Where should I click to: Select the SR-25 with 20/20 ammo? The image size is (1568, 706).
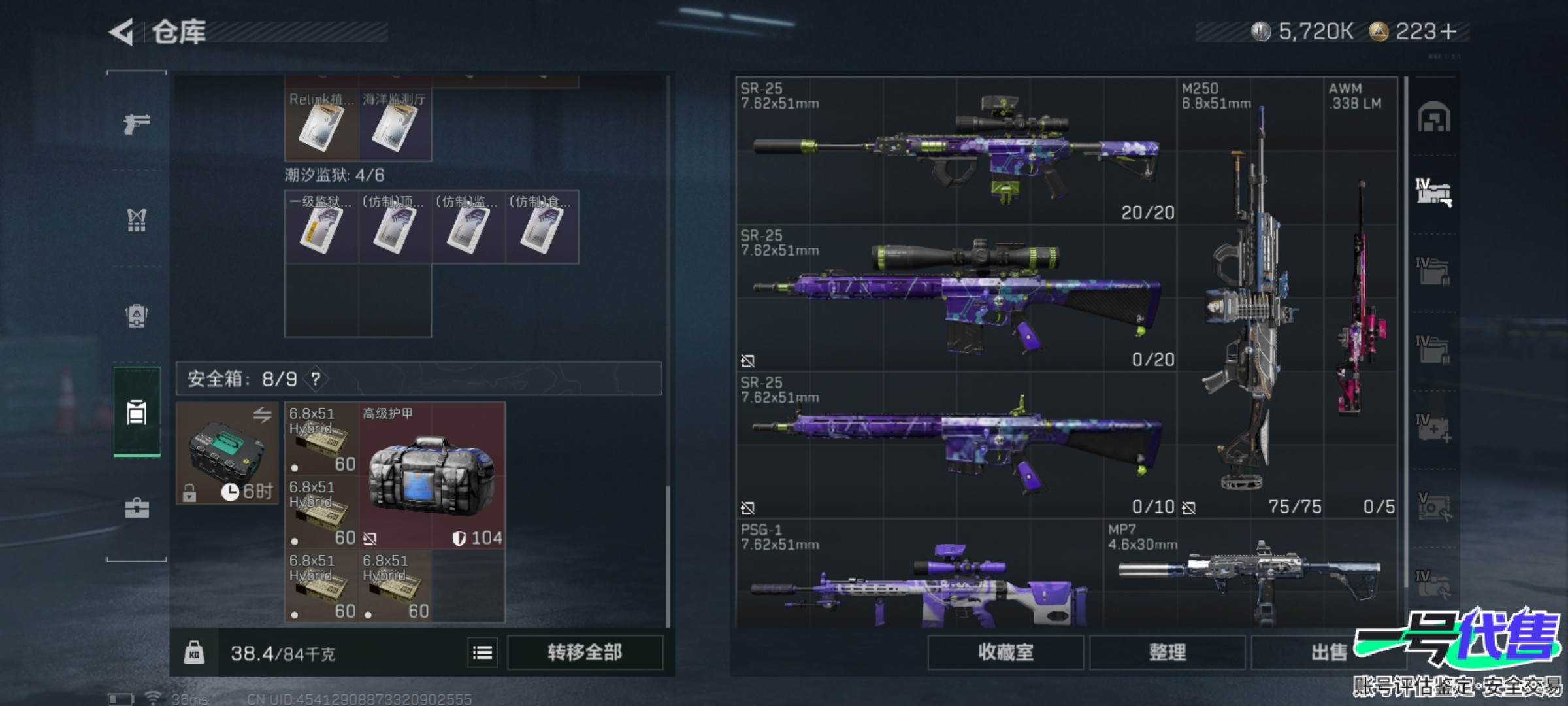click(956, 152)
